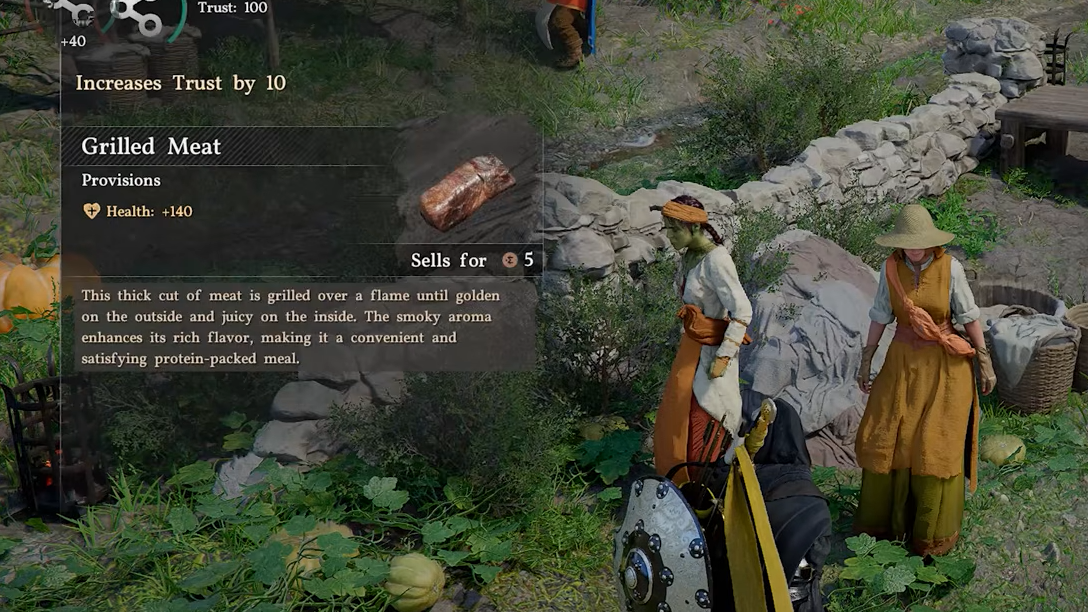Screen dimensions: 1088x612
Task: Click the Trust icon with the green ring
Action: (142, 15)
